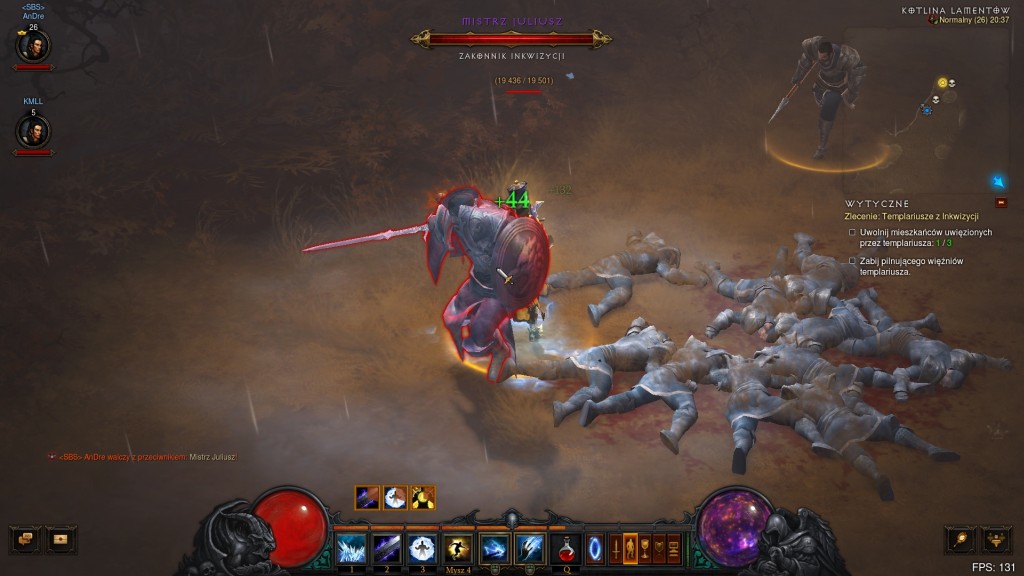Open the gold wand button near the angel statue
The height and width of the screenshot is (576, 1024).
tap(960, 539)
